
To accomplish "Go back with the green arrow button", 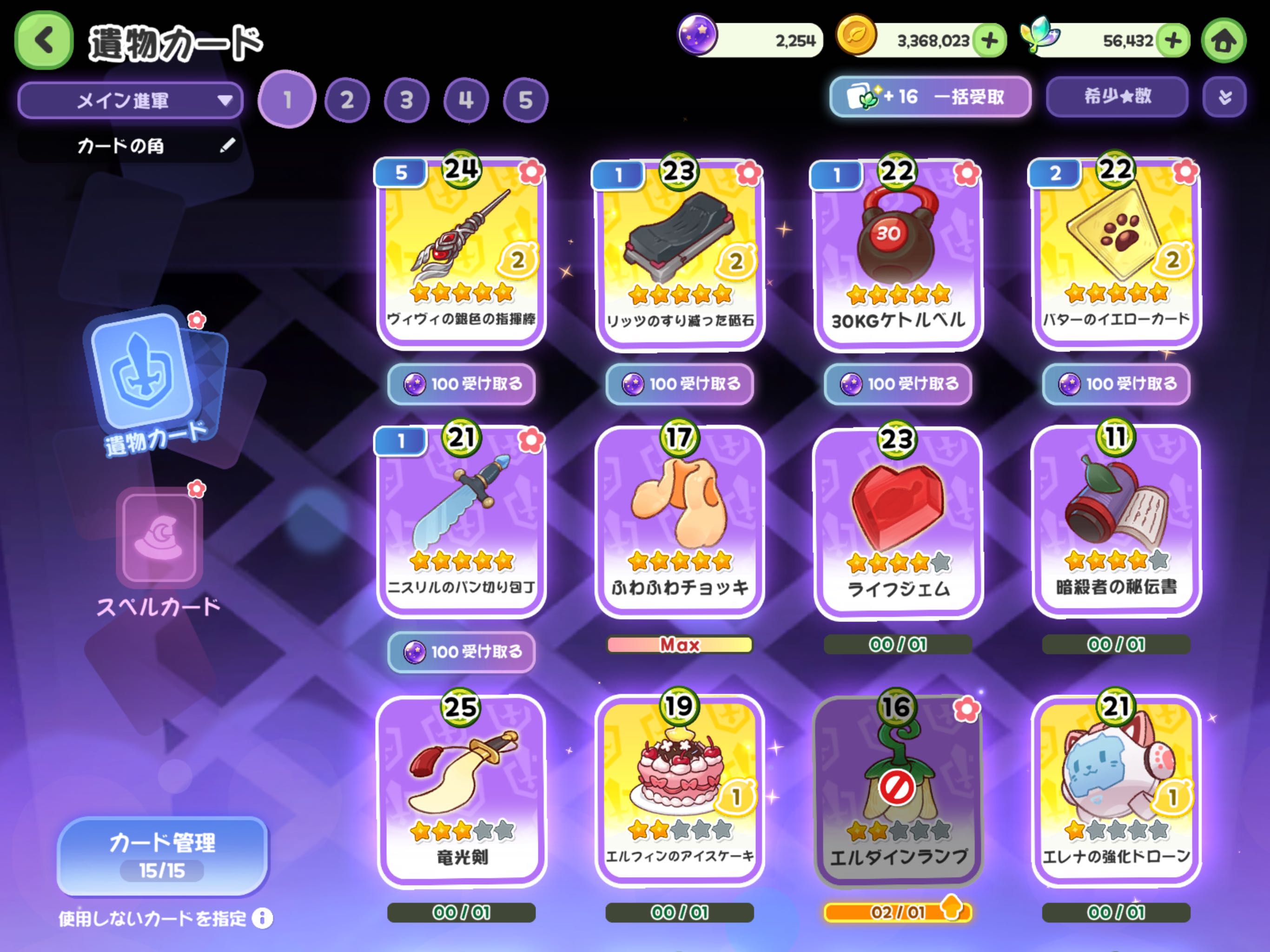I will tap(44, 40).
